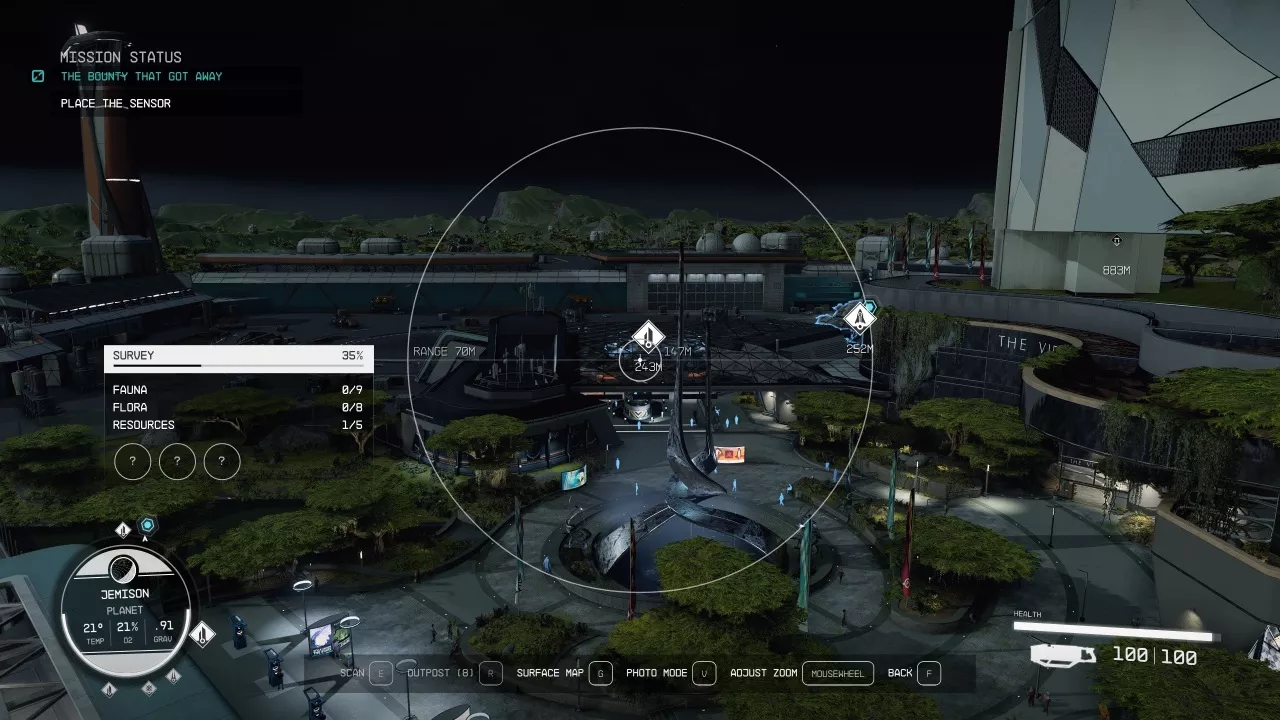The height and width of the screenshot is (720, 1280).
Task: Select the Resources survey row
Action: pyautogui.click(x=238, y=425)
